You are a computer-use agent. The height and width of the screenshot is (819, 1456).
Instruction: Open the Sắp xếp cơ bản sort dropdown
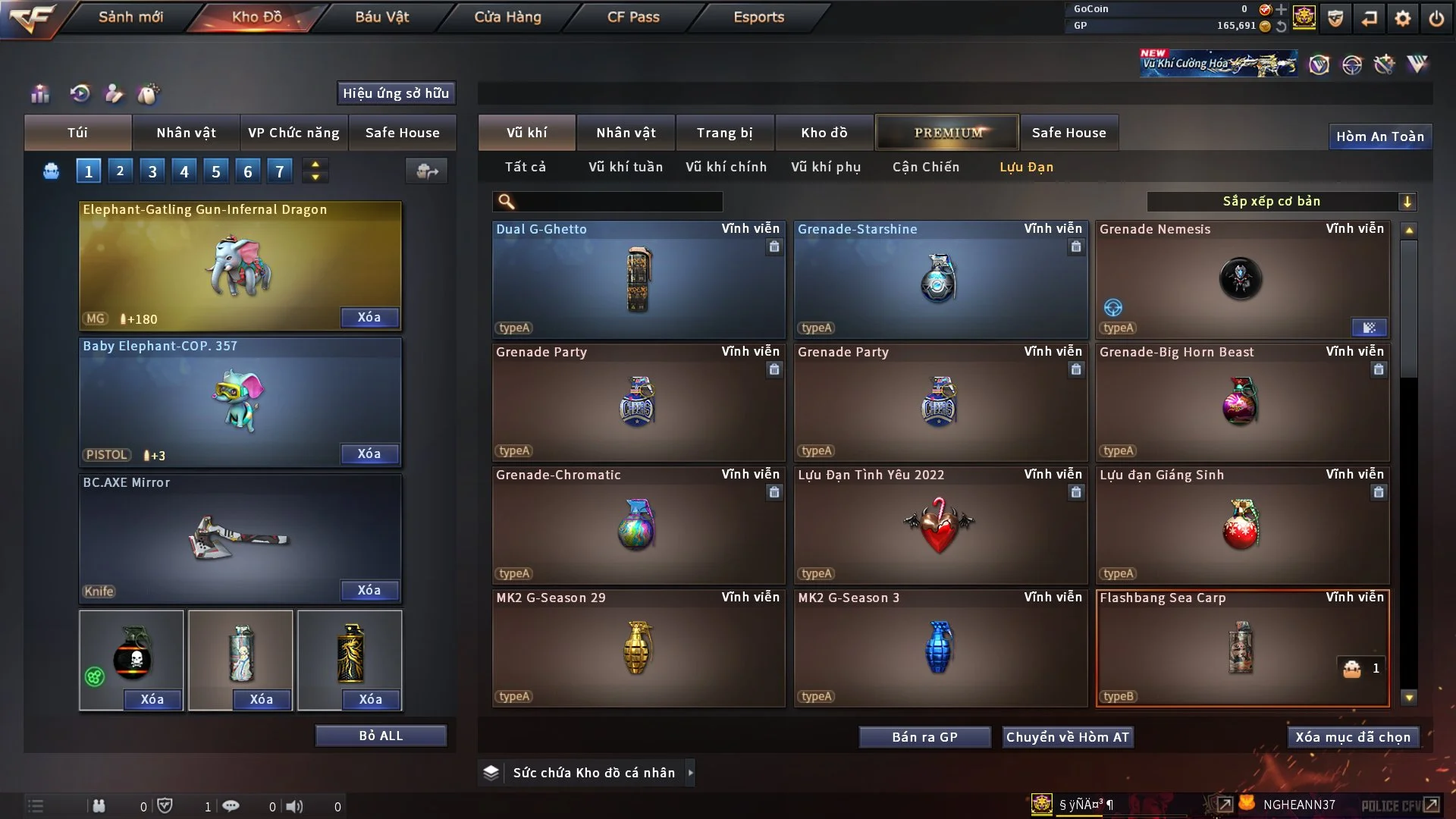pyautogui.click(x=1281, y=201)
